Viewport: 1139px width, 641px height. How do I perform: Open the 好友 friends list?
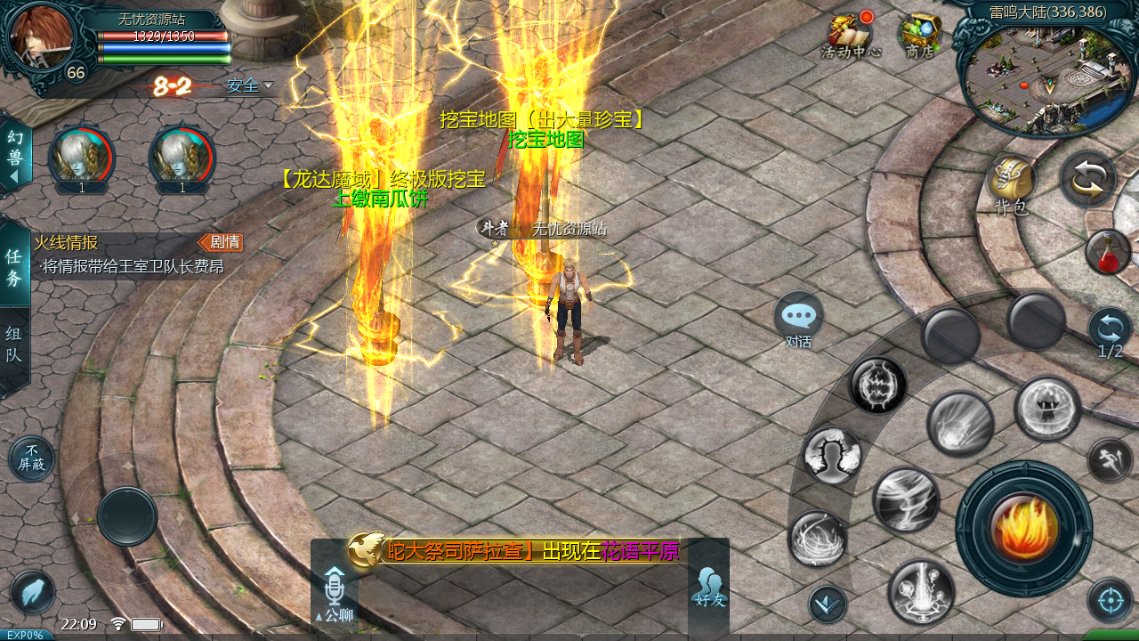pos(708,588)
